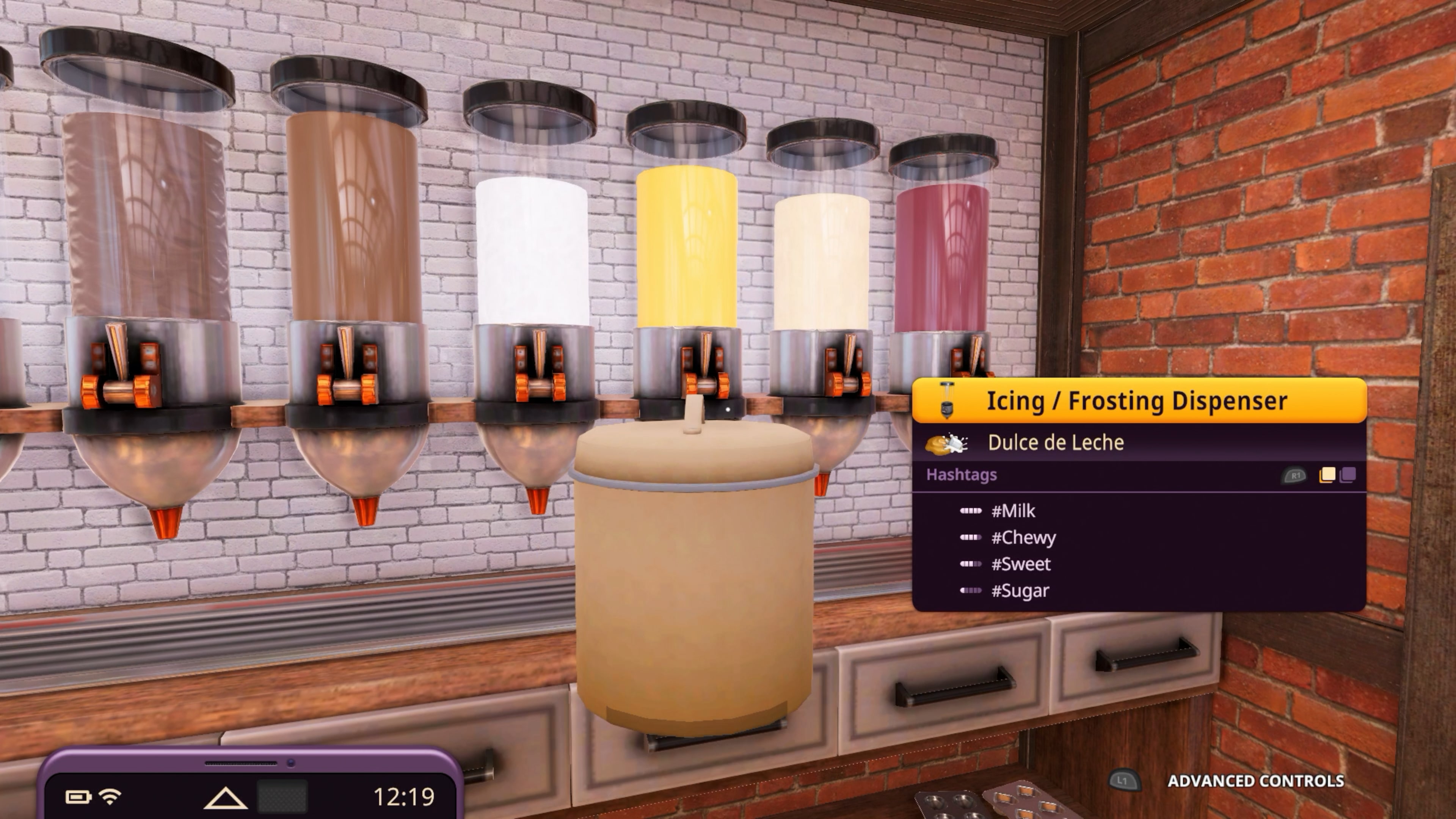
Task: Expand the Hashtags section
Action: point(962,475)
